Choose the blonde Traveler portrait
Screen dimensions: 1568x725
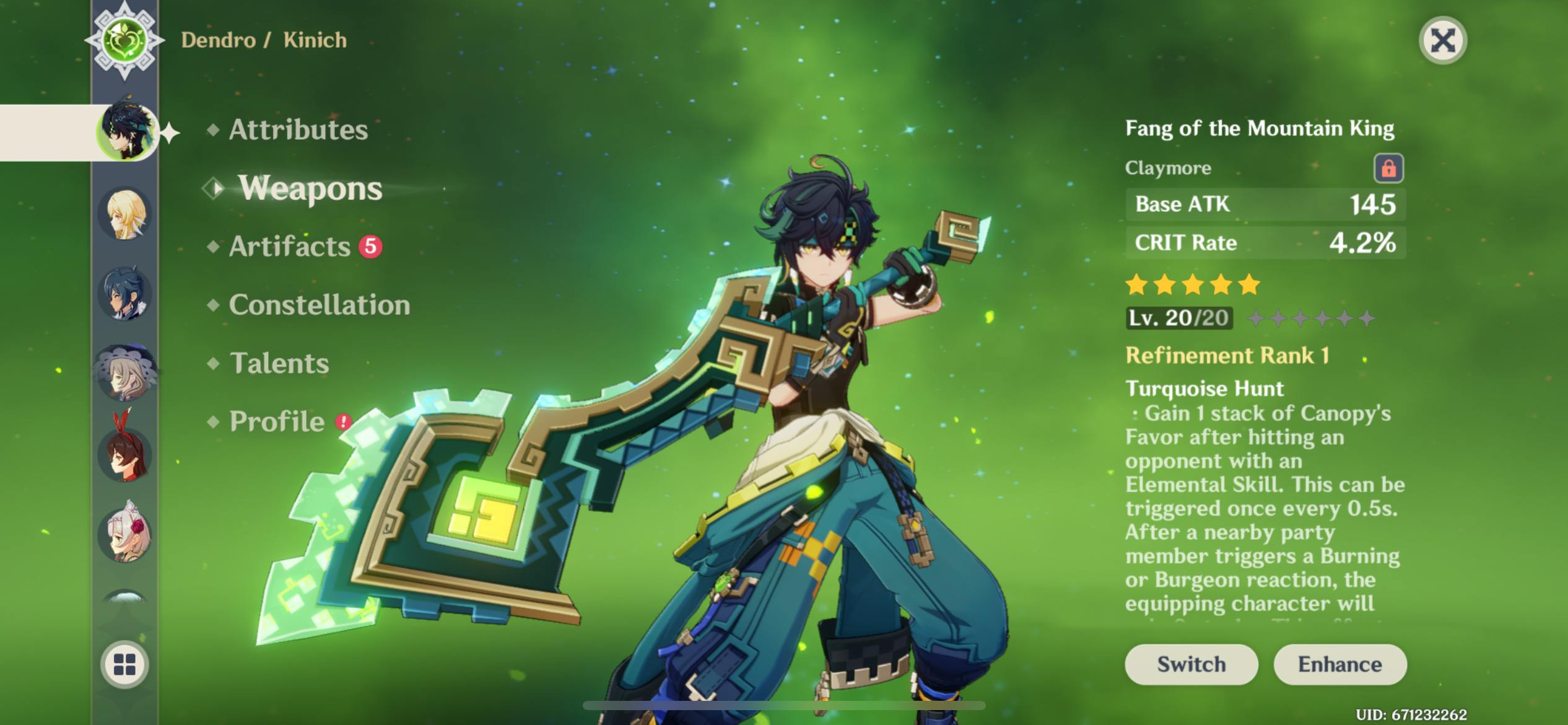point(125,214)
